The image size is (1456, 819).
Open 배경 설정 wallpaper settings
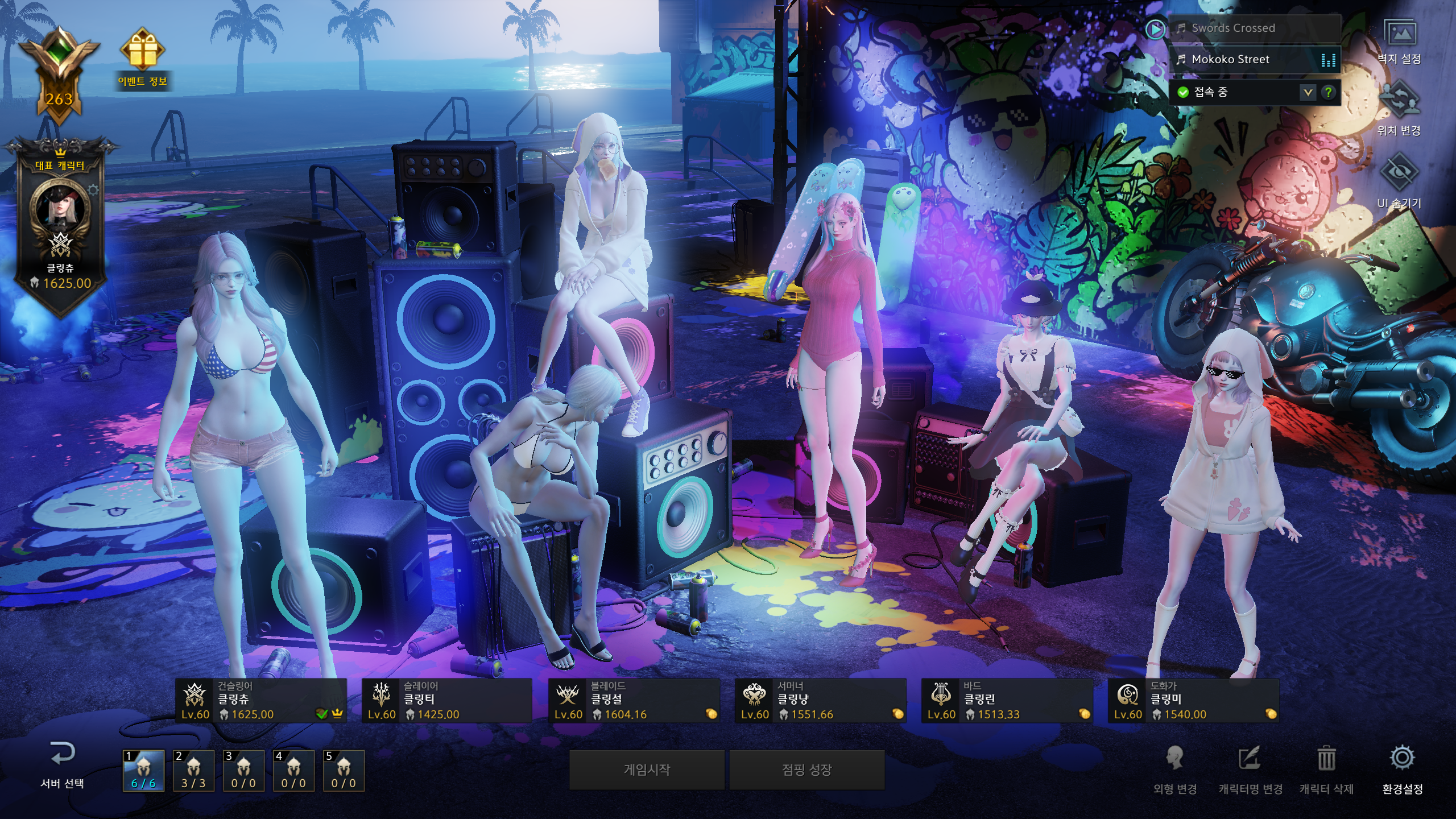[x=1399, y=41]
